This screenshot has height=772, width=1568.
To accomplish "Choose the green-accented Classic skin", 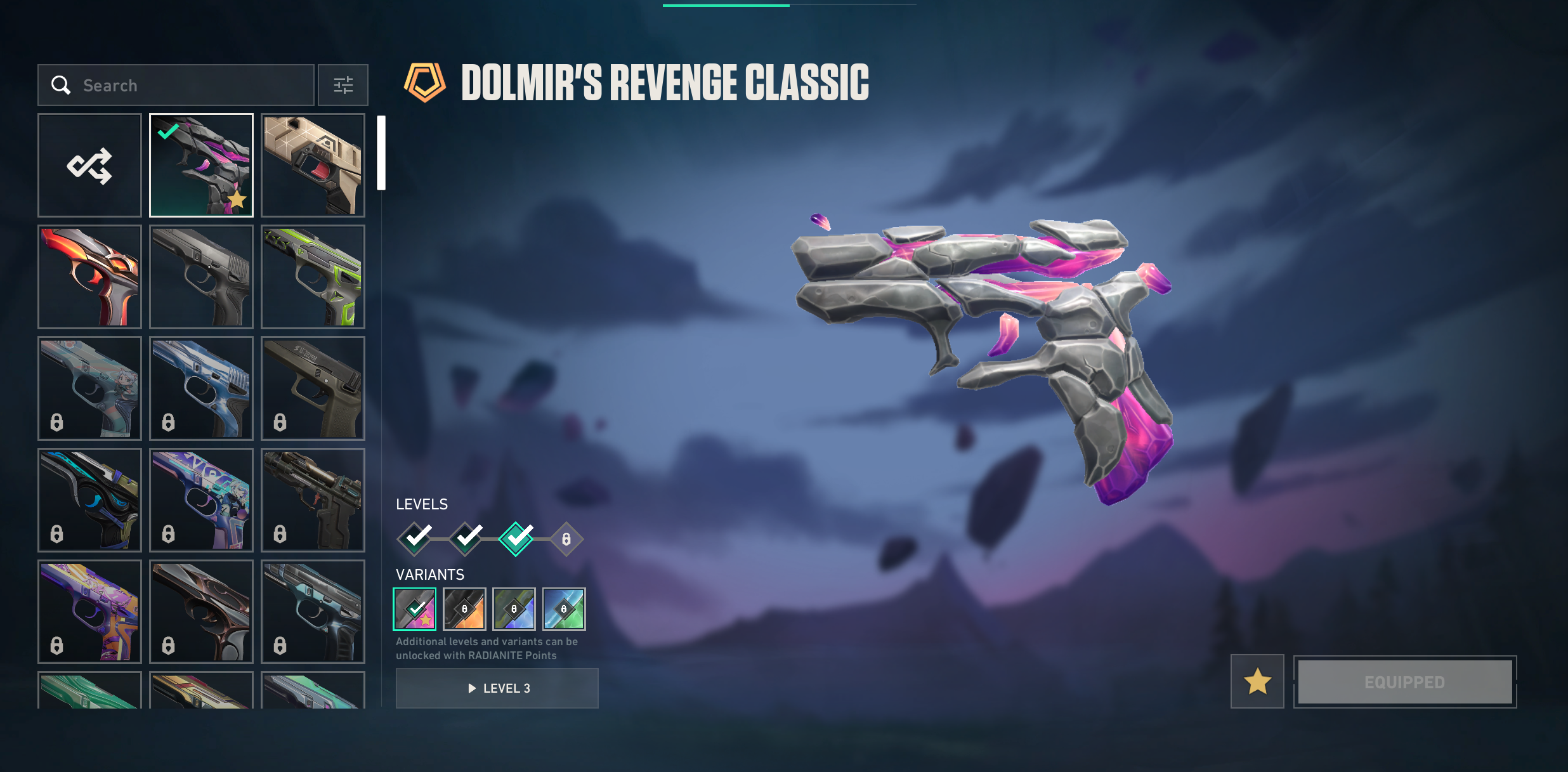I will click(x=313, y=277).
